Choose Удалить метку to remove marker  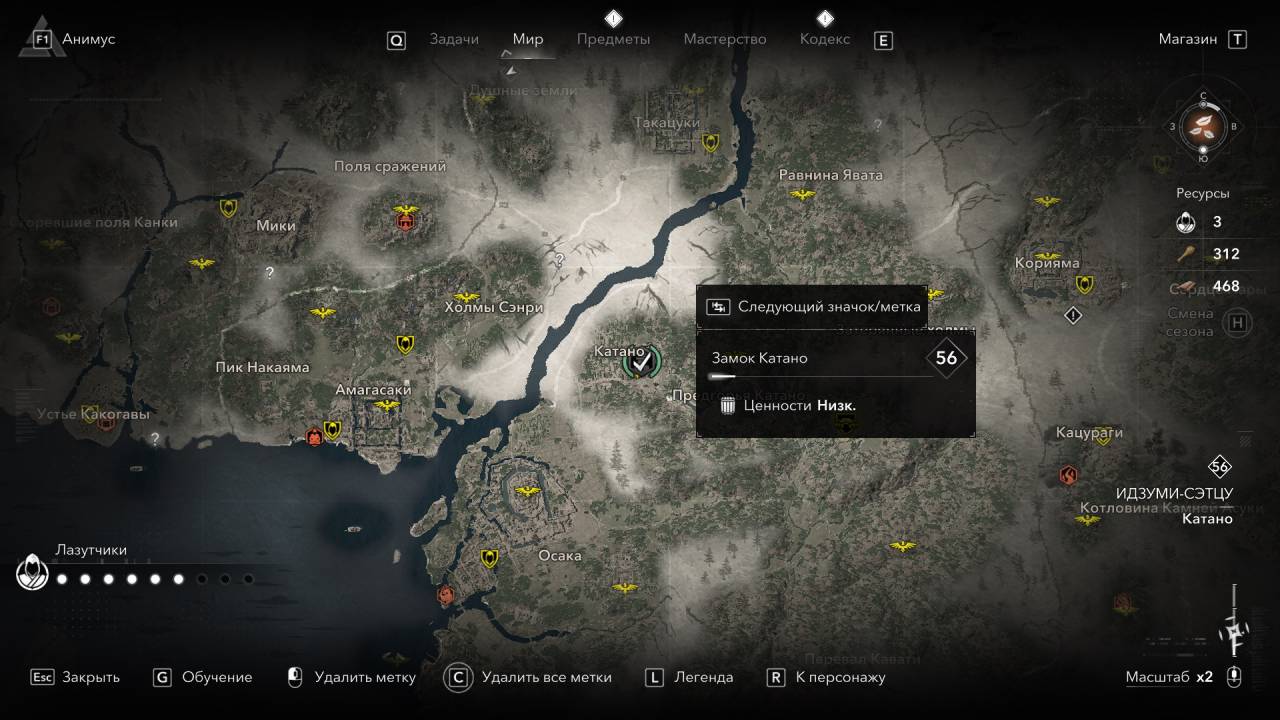364,677
